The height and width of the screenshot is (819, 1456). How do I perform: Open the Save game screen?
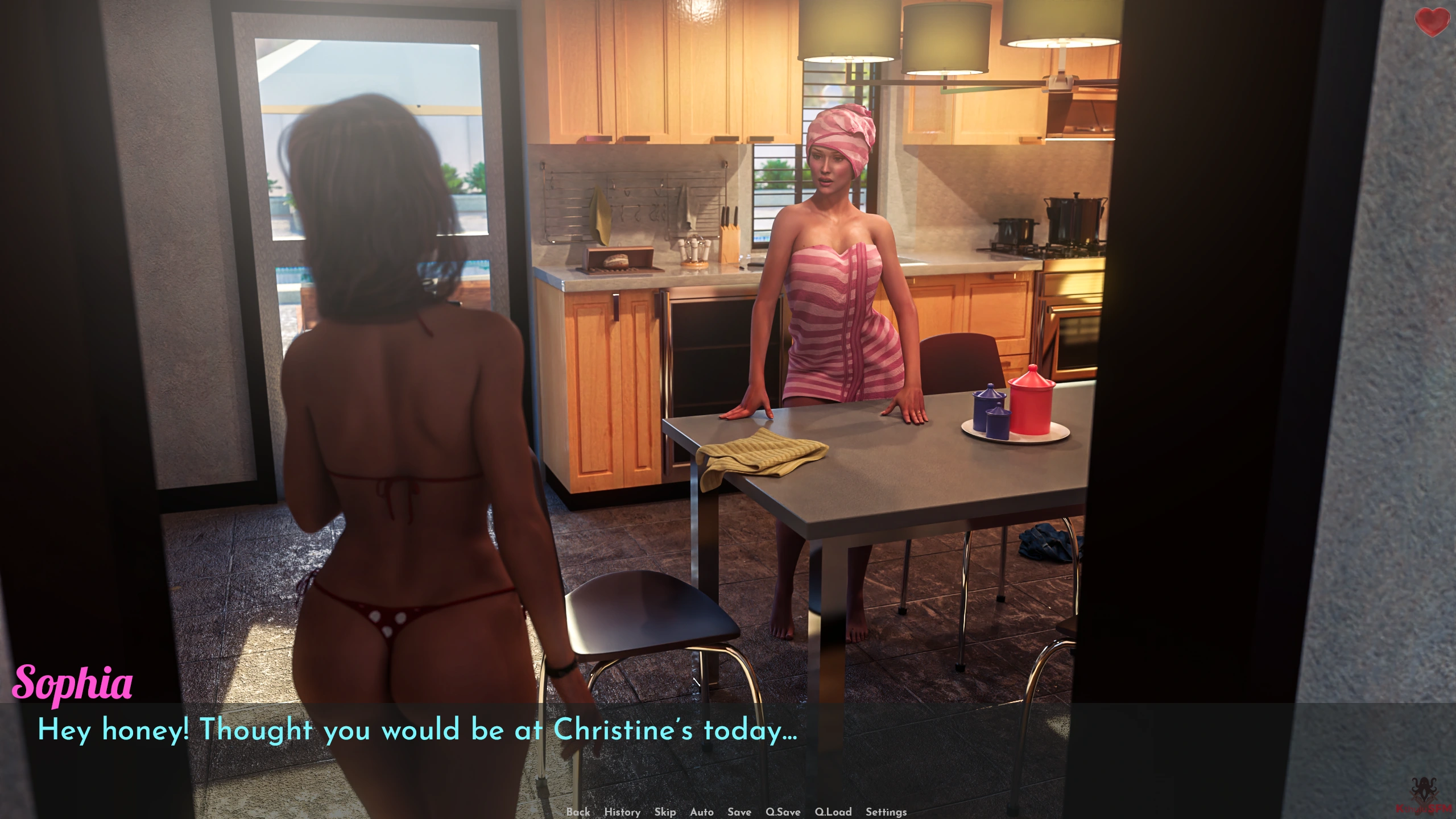pyautogui.click(x=739, y=812)
